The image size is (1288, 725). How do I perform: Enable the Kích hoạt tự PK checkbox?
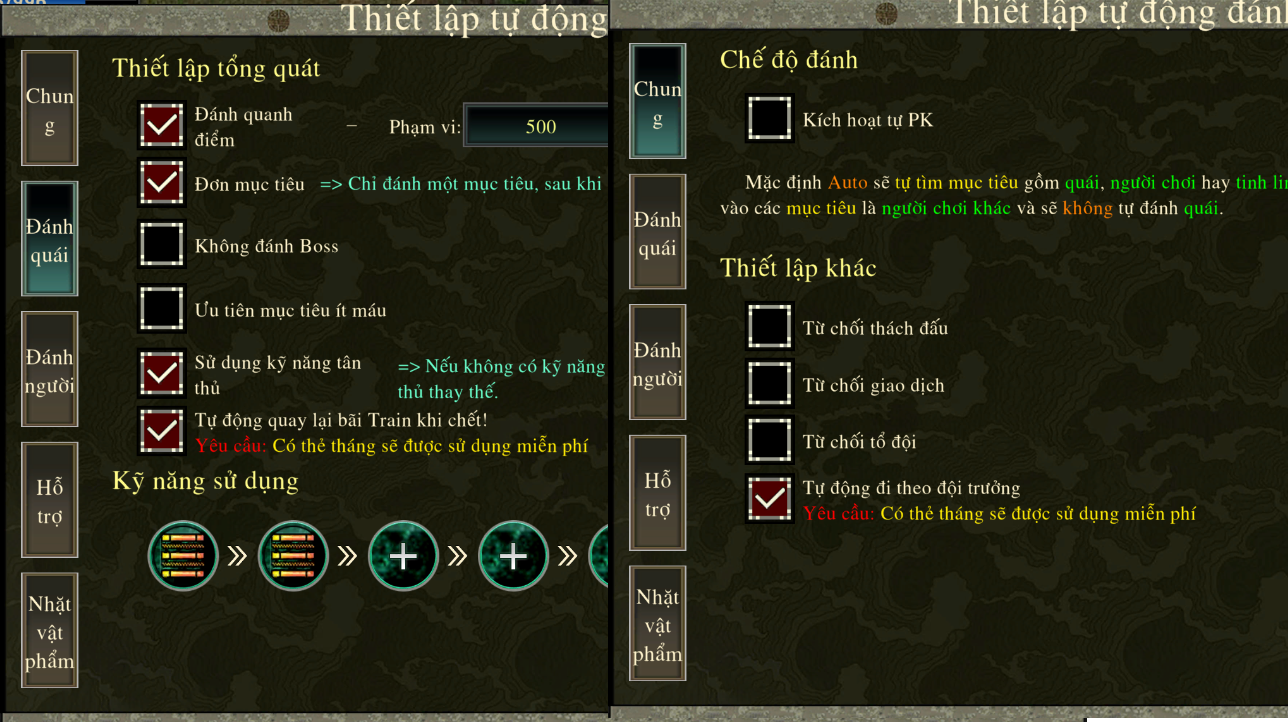point(770,119)
